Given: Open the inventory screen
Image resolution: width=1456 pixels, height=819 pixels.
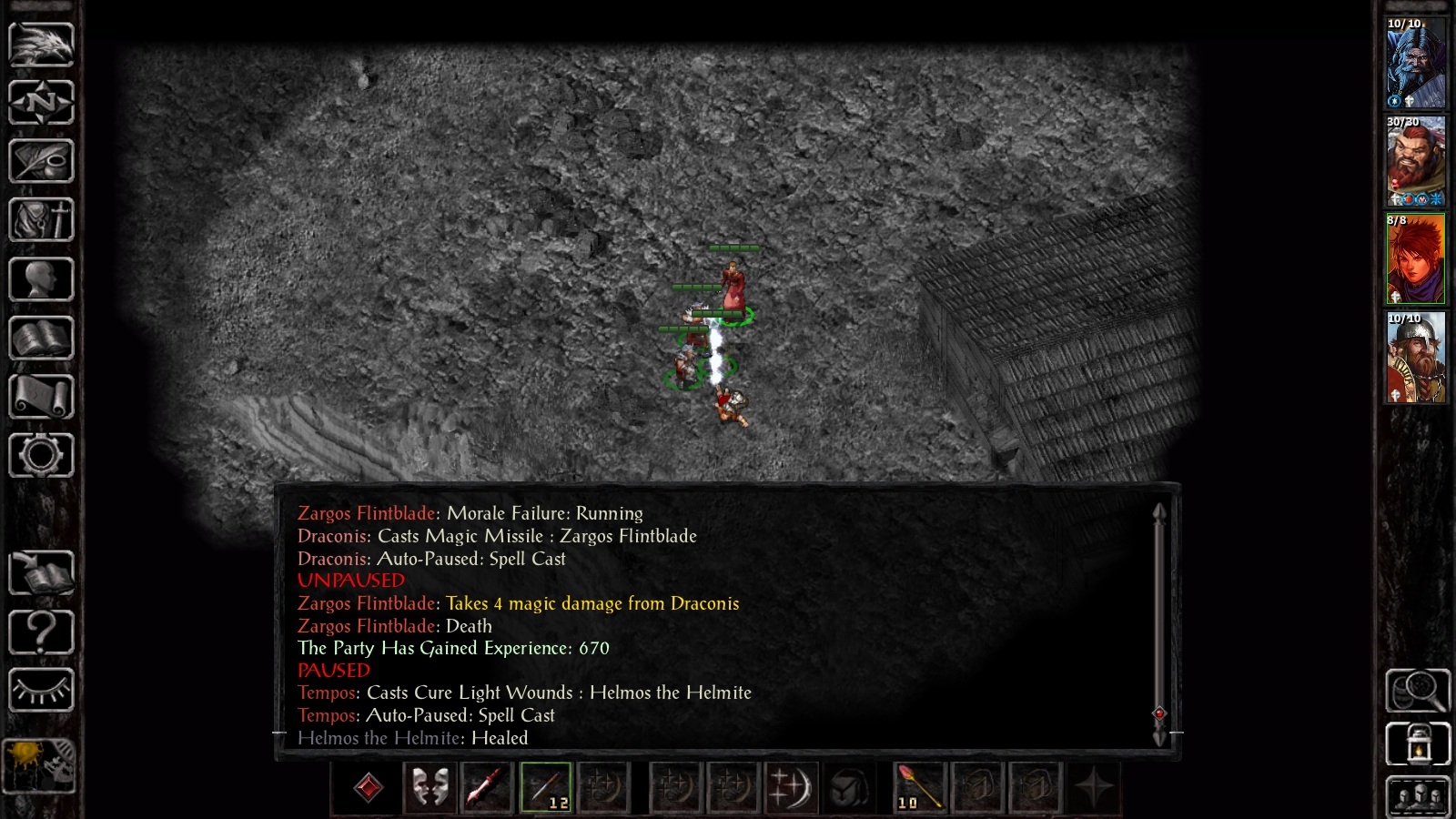Looking at the screenshot, I should [x=41, y=219].
